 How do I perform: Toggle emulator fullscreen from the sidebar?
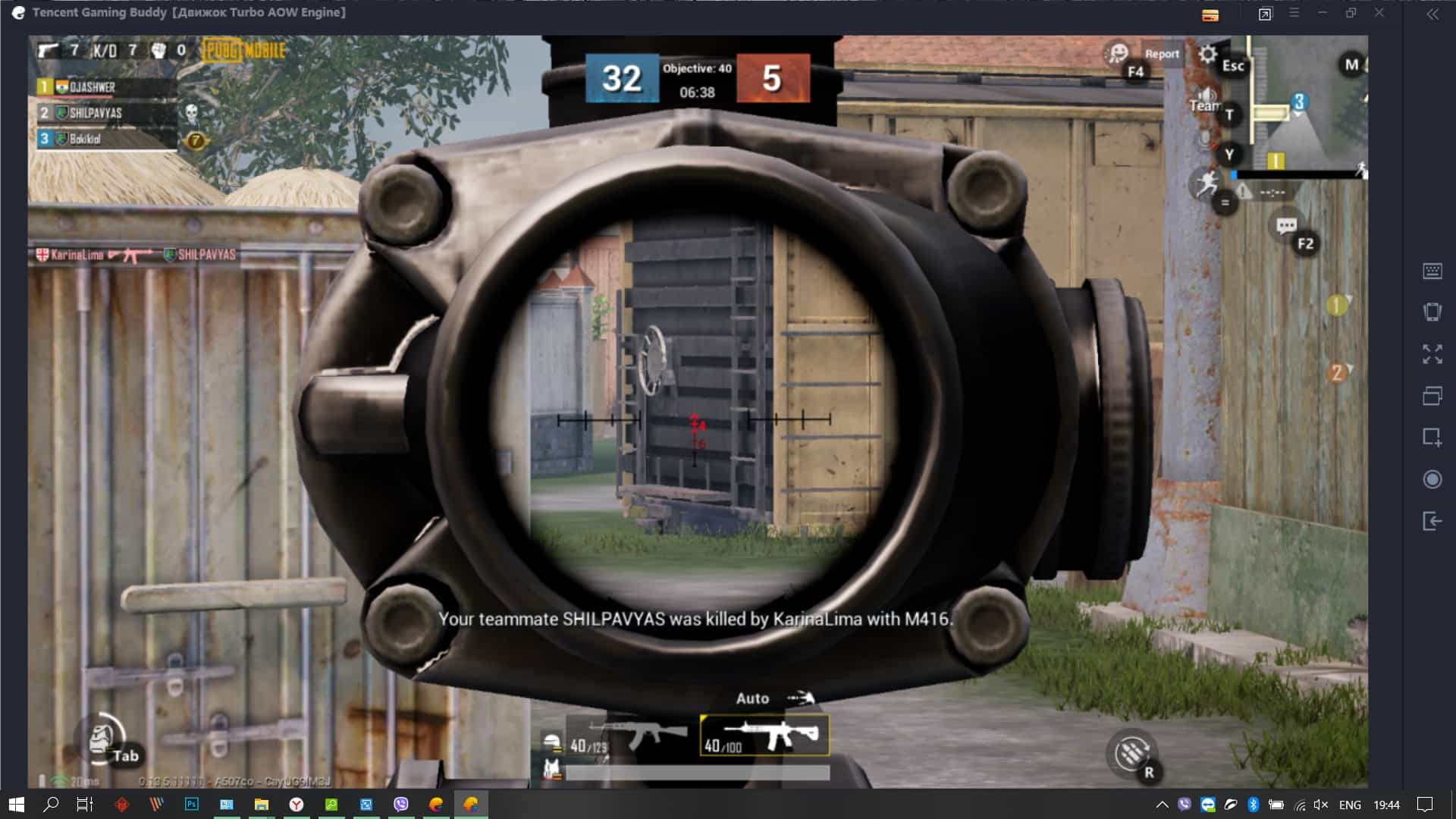1432,353
